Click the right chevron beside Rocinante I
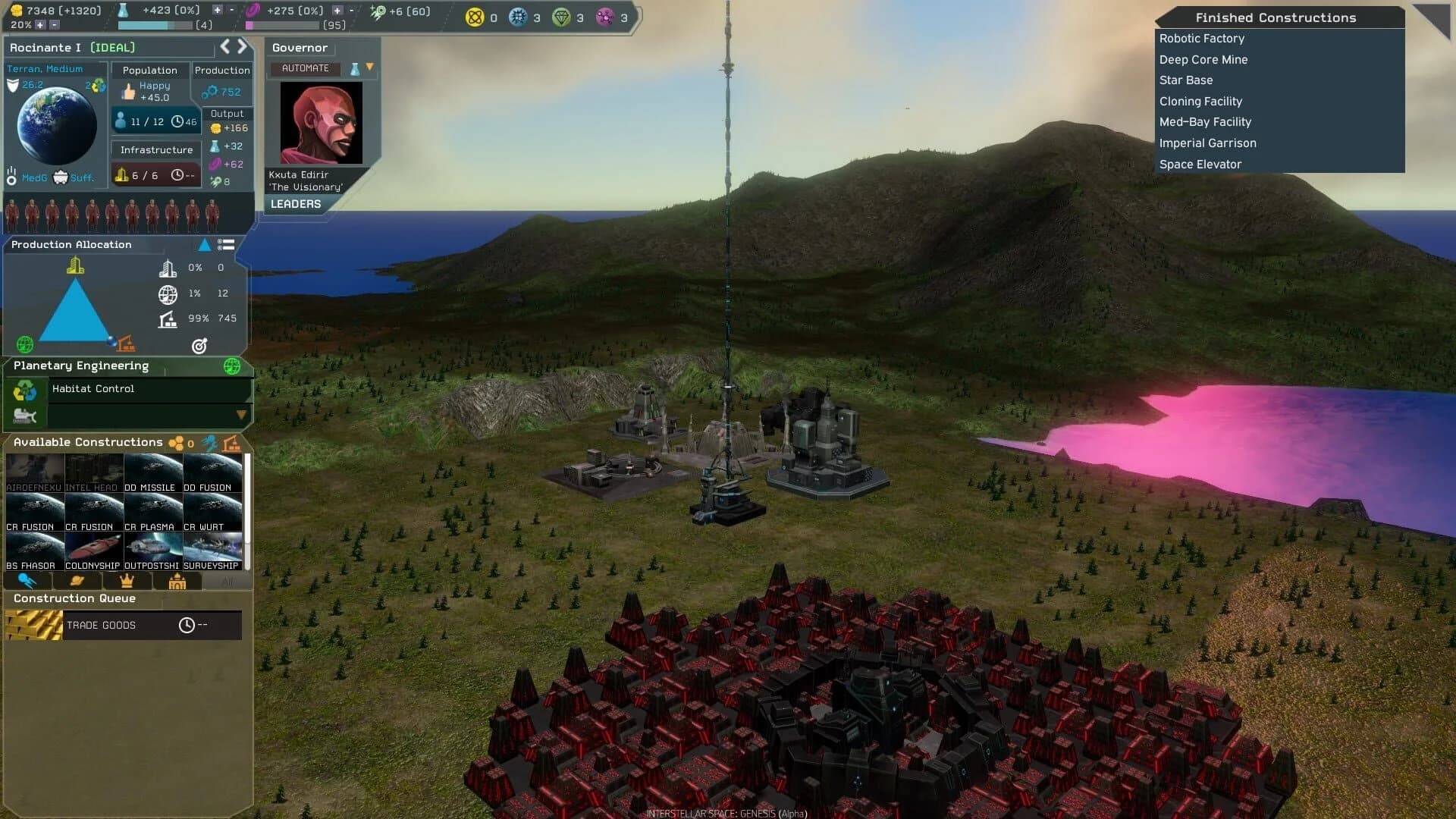The width and height of the screenshot is (1456, 819). point(243,46)
